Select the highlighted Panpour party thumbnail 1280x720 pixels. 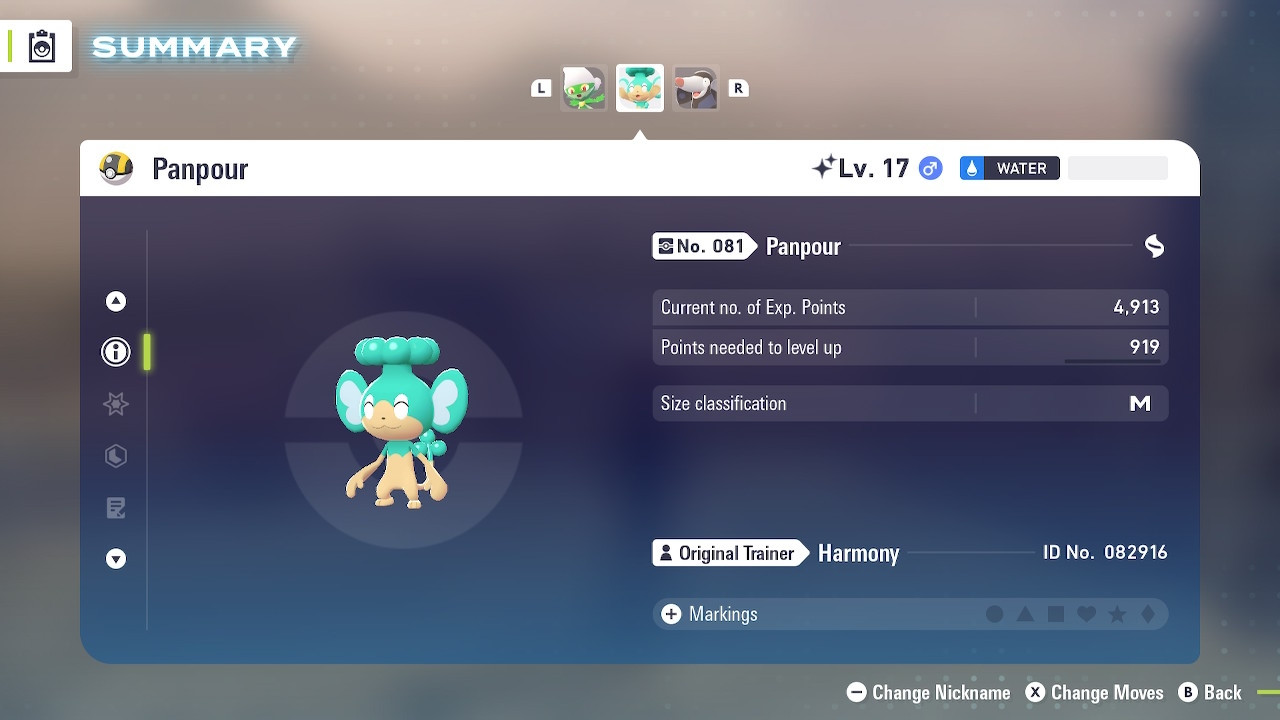640,88
